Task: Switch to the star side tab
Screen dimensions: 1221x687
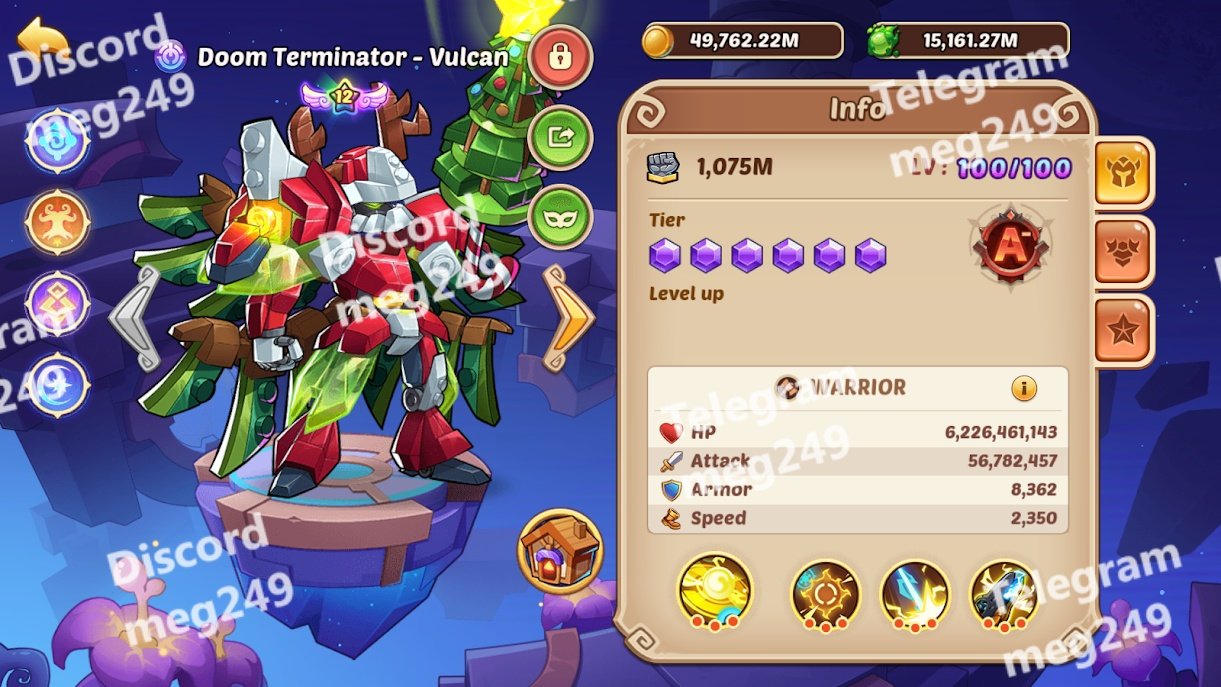Action: click(x=1124, y=331)
